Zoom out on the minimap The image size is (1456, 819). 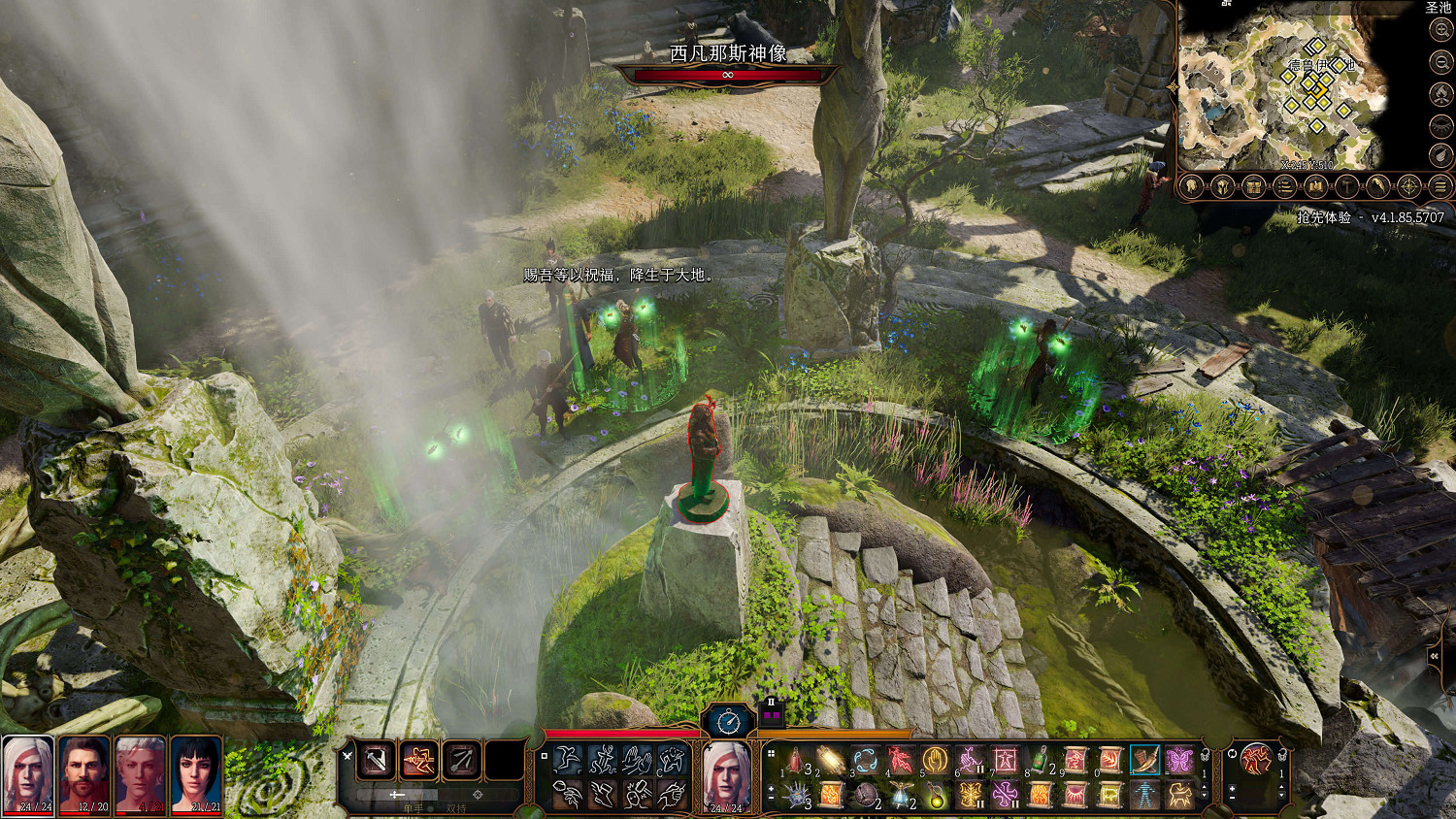coord(1441,62)
